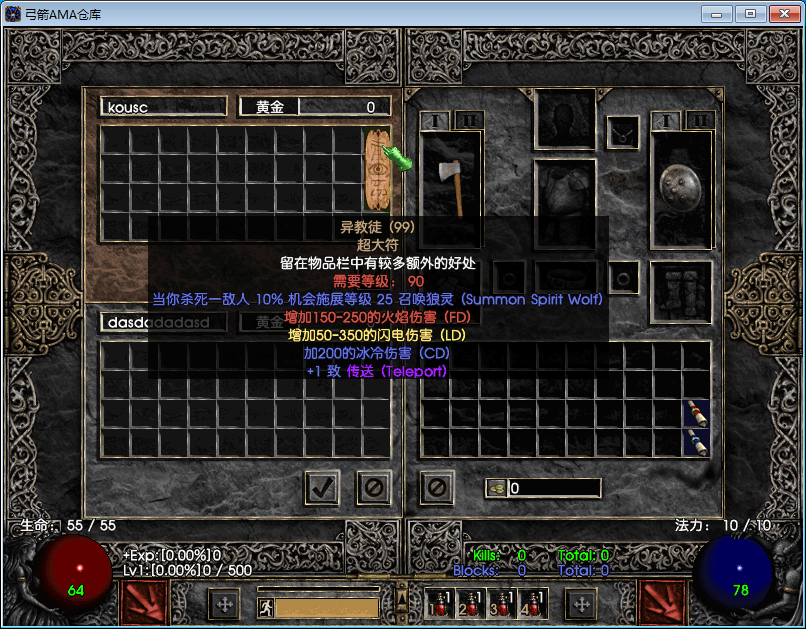Open the right attack skill selector
This screenshot has height=629, width=806.
coord(662,603)
